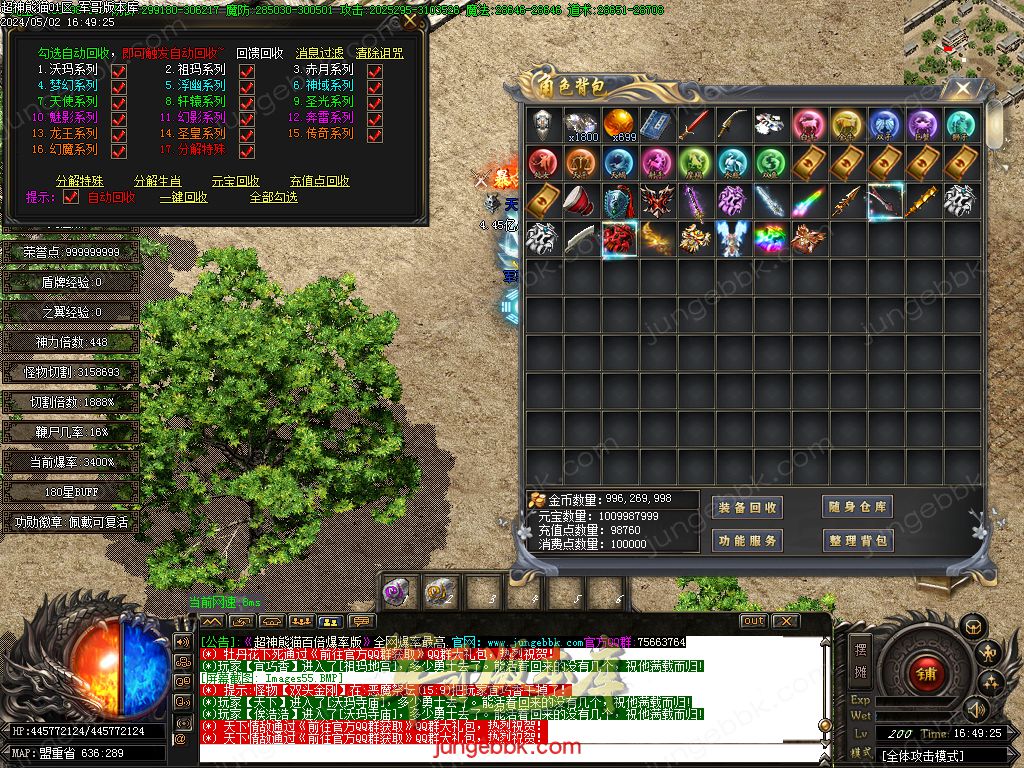Close the auto-recycle settings panel
The width and height of the screenshot is (1024, 768).
(409, 19)
